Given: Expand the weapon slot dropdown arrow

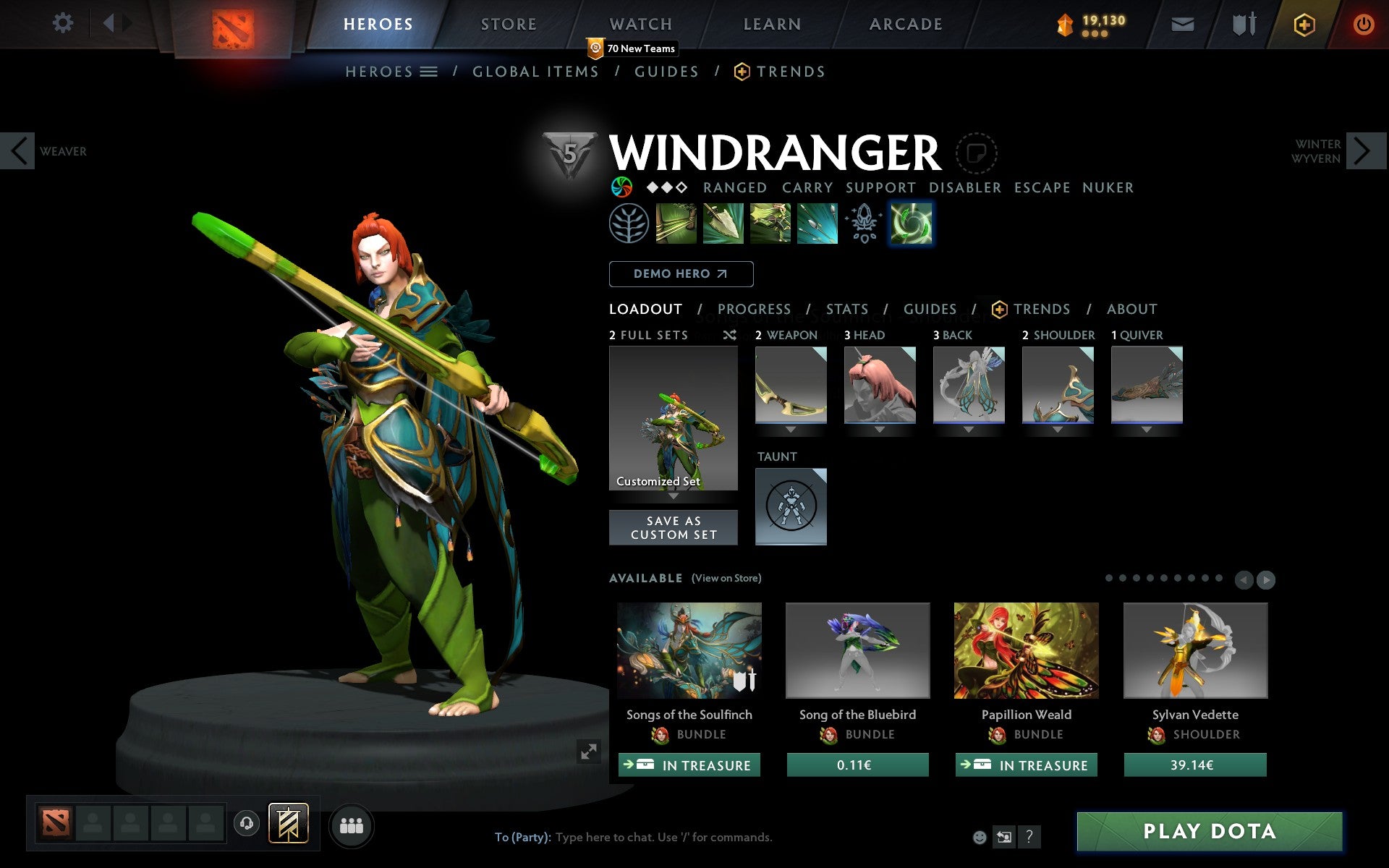Looking at the screenshot, I should (x=791, y=428).
